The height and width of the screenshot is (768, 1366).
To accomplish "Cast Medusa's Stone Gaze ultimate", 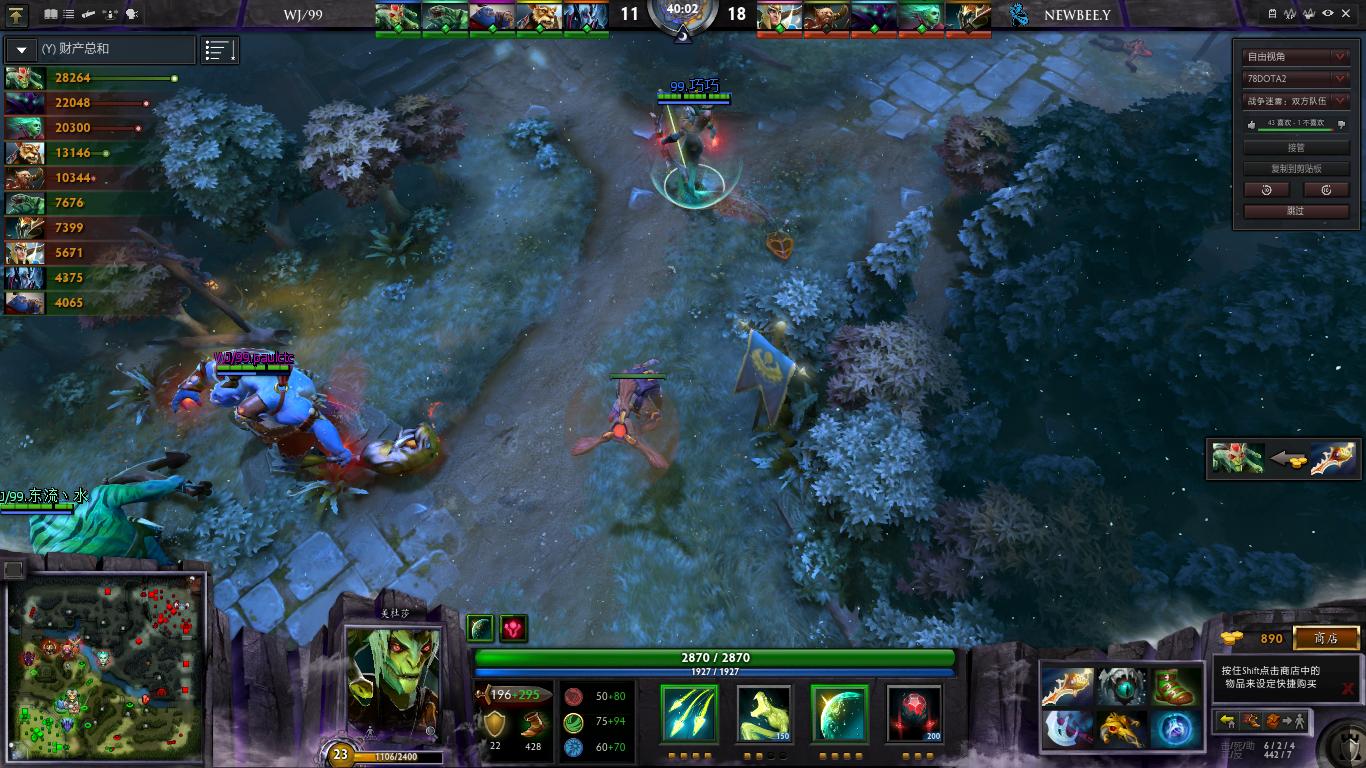I will pos(915,712).
